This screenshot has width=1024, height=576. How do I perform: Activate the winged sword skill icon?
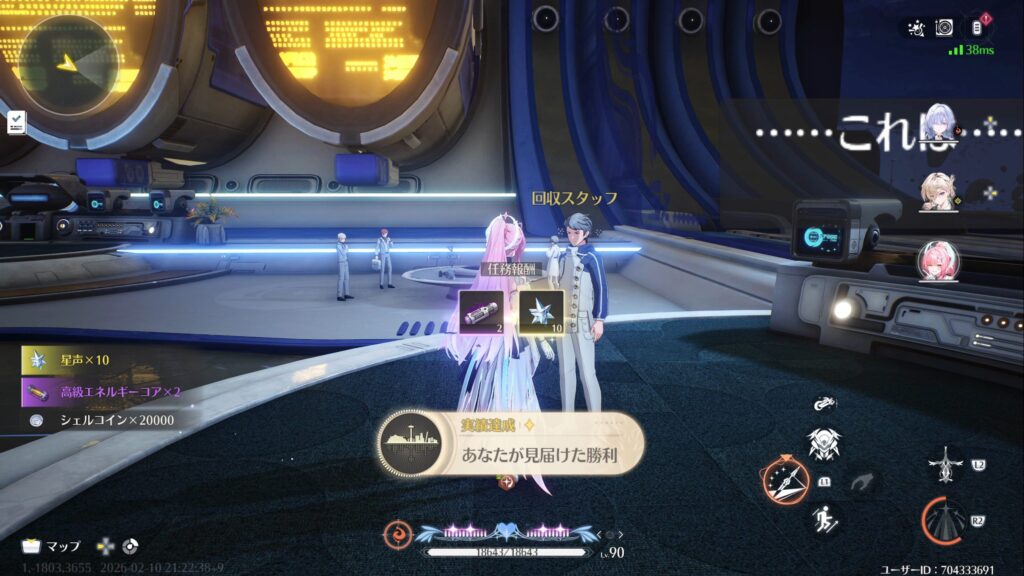pyautogui.click(x=945, y=465)
